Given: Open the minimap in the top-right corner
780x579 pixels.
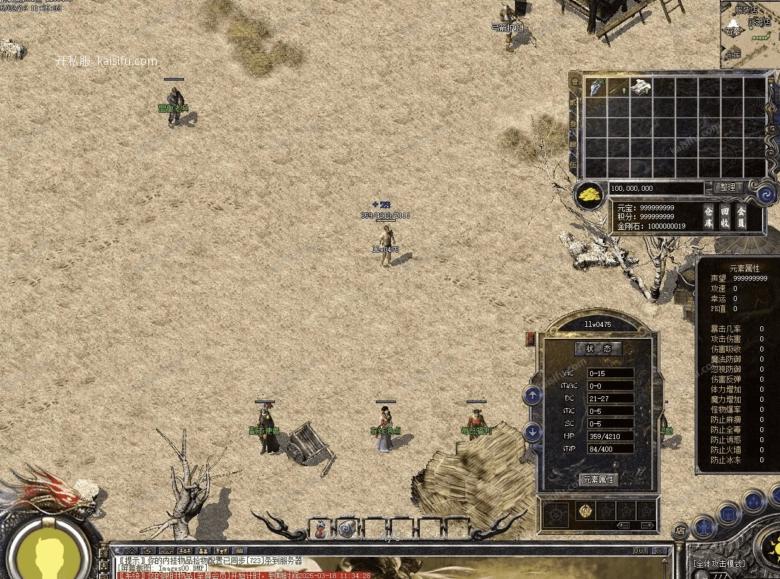Looking at the screenshot, I should (750, 30).
